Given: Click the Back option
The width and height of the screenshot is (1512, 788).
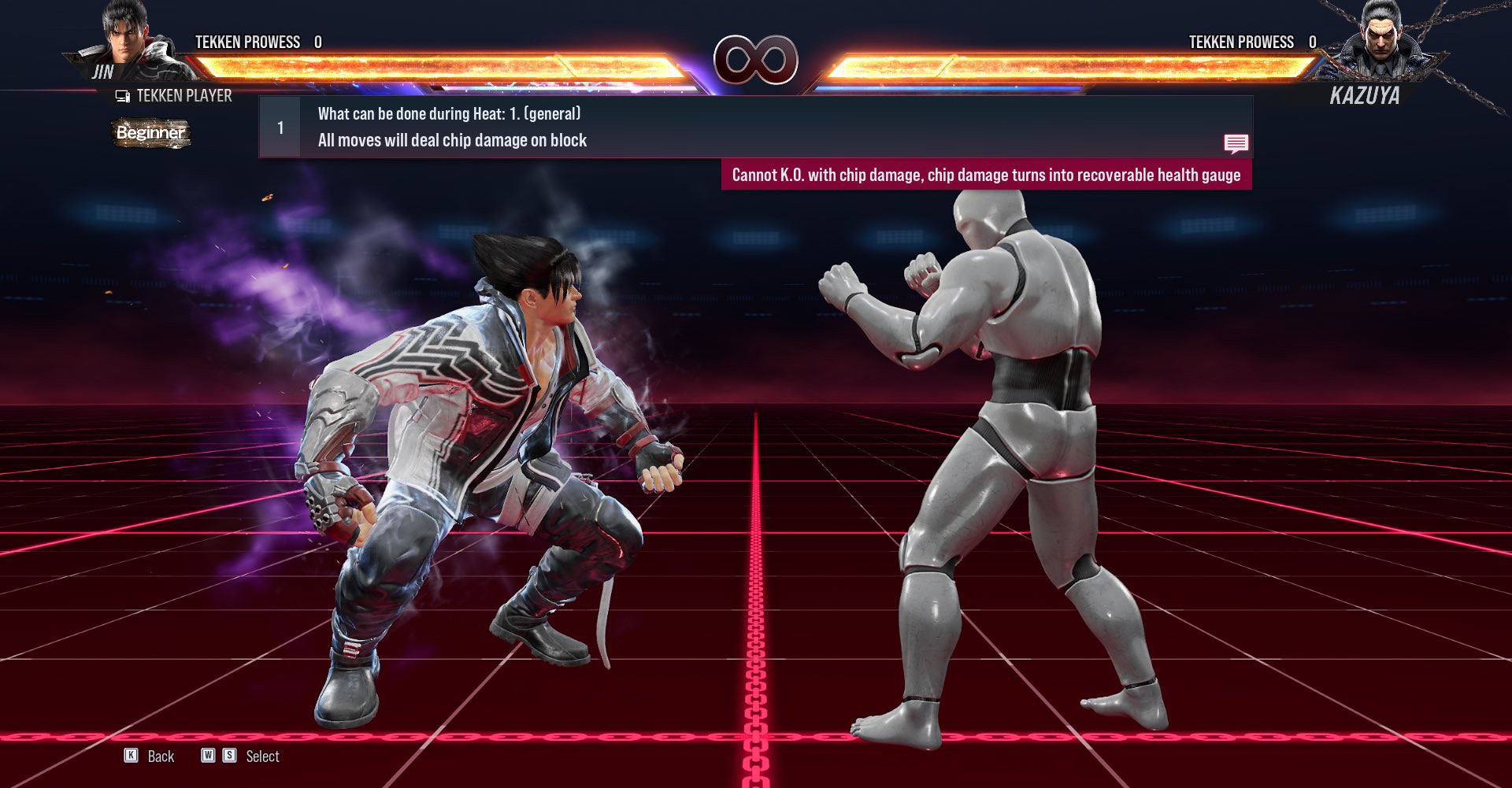Looking at the screenshot, I should 160,757.
